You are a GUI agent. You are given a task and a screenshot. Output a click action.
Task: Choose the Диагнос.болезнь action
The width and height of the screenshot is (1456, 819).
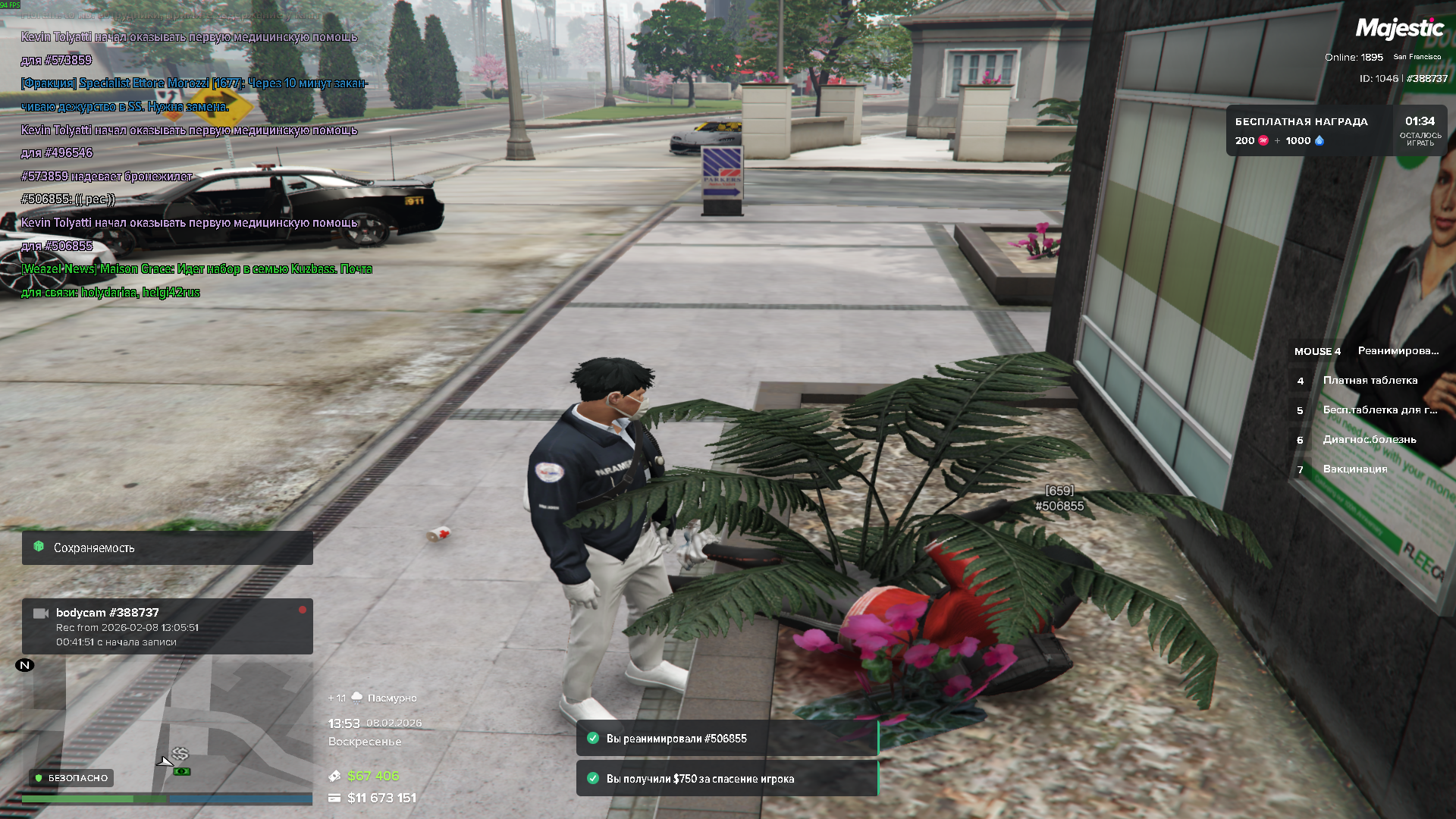[1369, 440]
